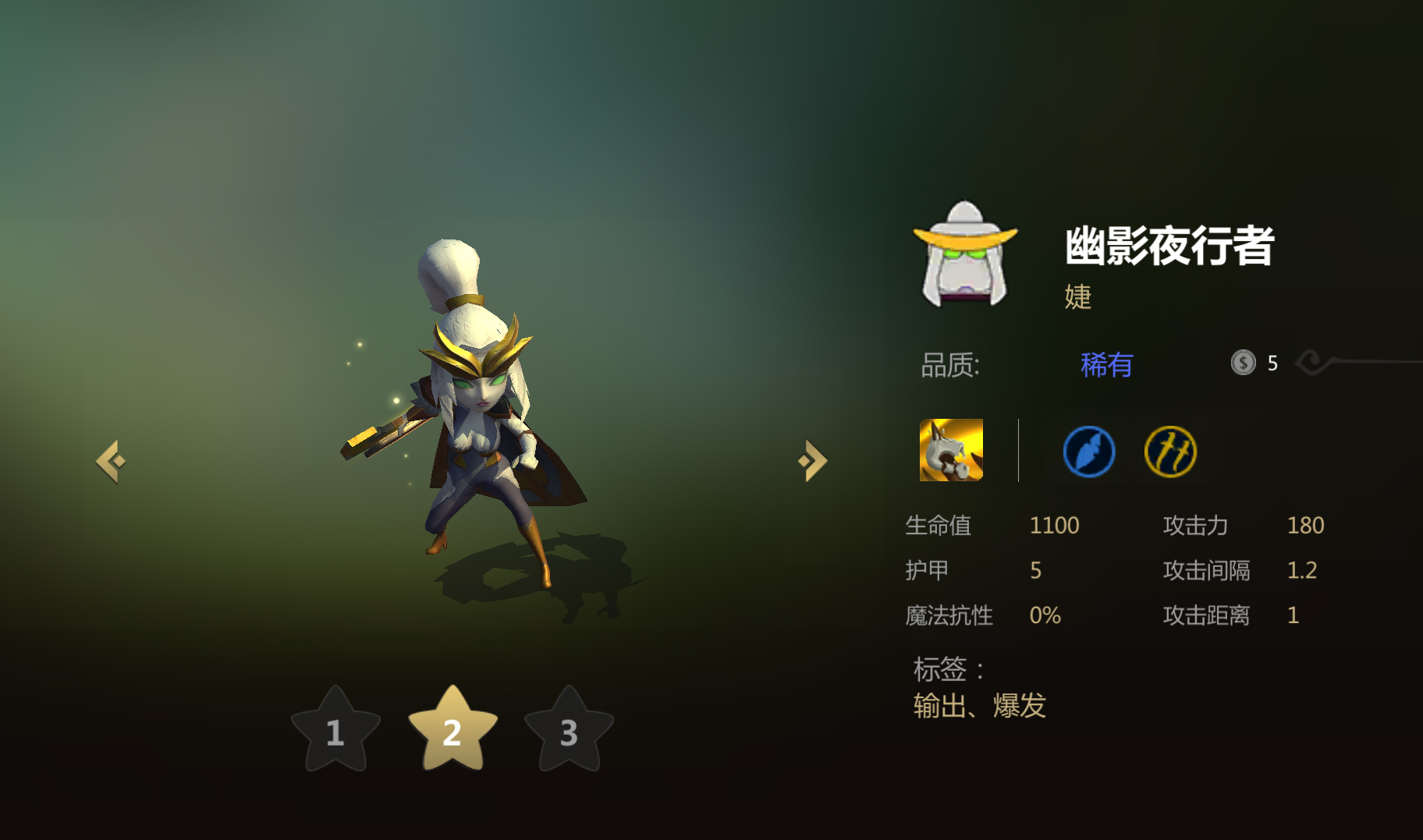1423x840 pixels.
Task: Open the 稀有 quality link
Action: coord(1108,365)
